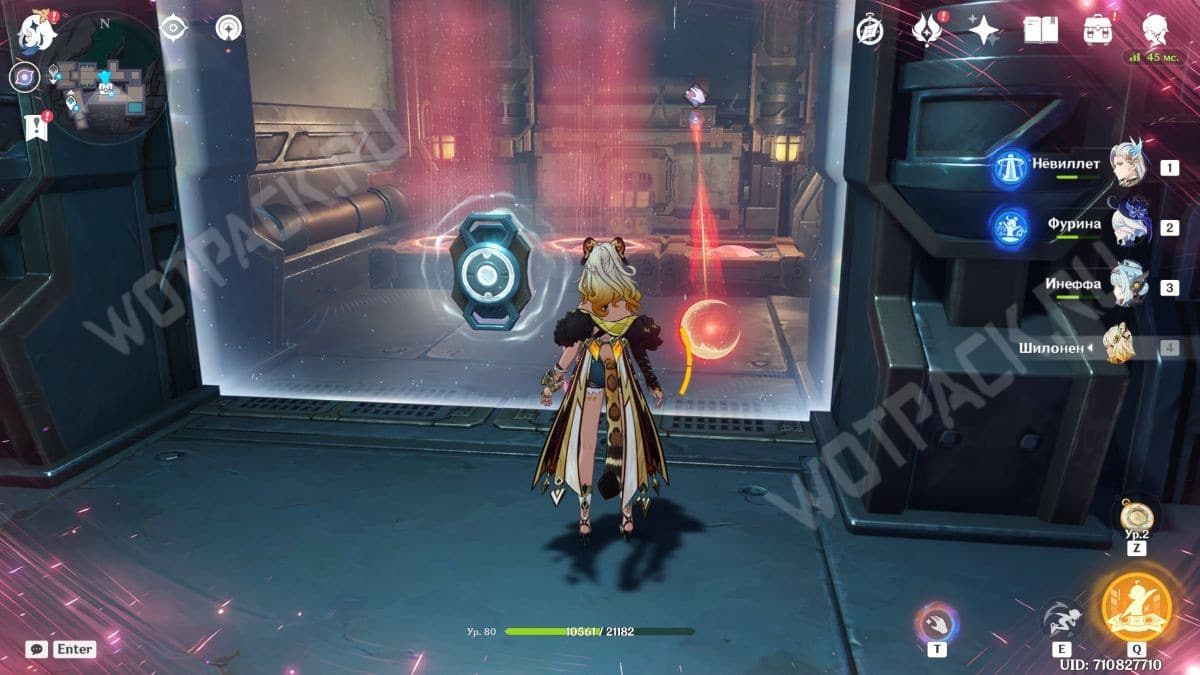Open the character profile head icon
Viewport: 1200px width, 675px height.
[1157, 29]
